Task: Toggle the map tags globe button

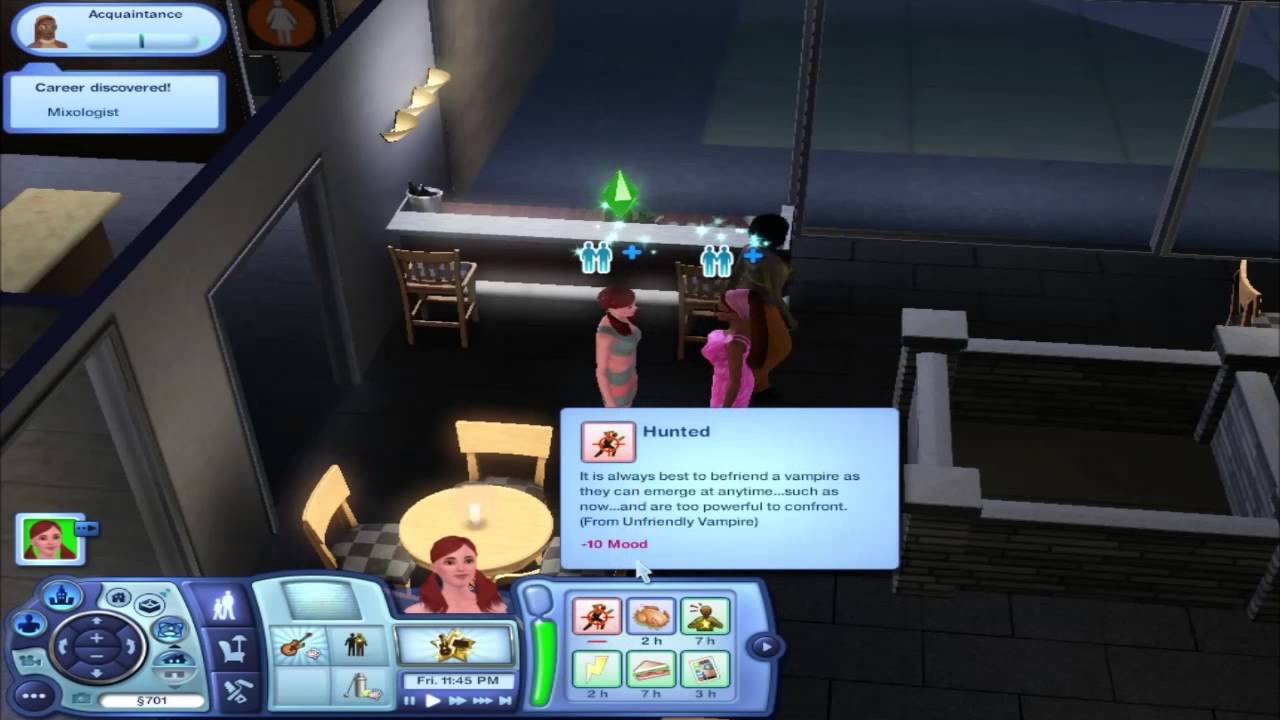Action: (x=171, y=629)
